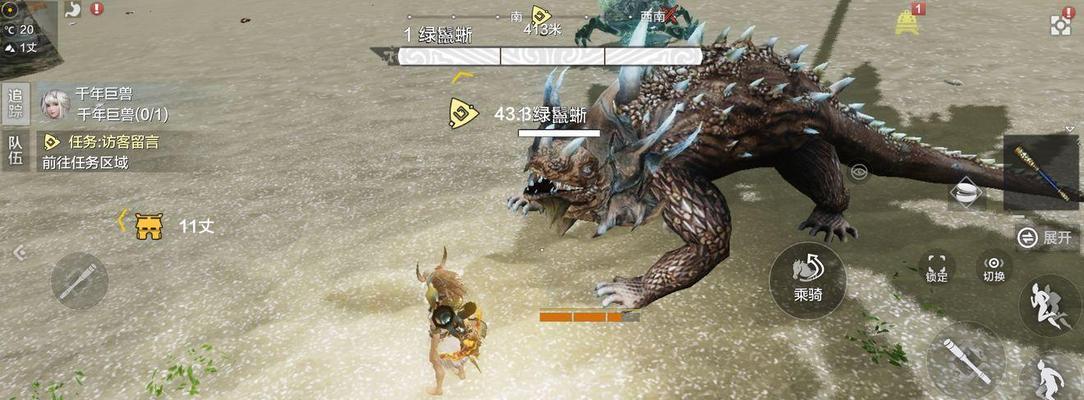Activate the 锁定 lock-on target button
Image resolution: width=1084 pixels, height=400 pixels.
tap(937, 266)
